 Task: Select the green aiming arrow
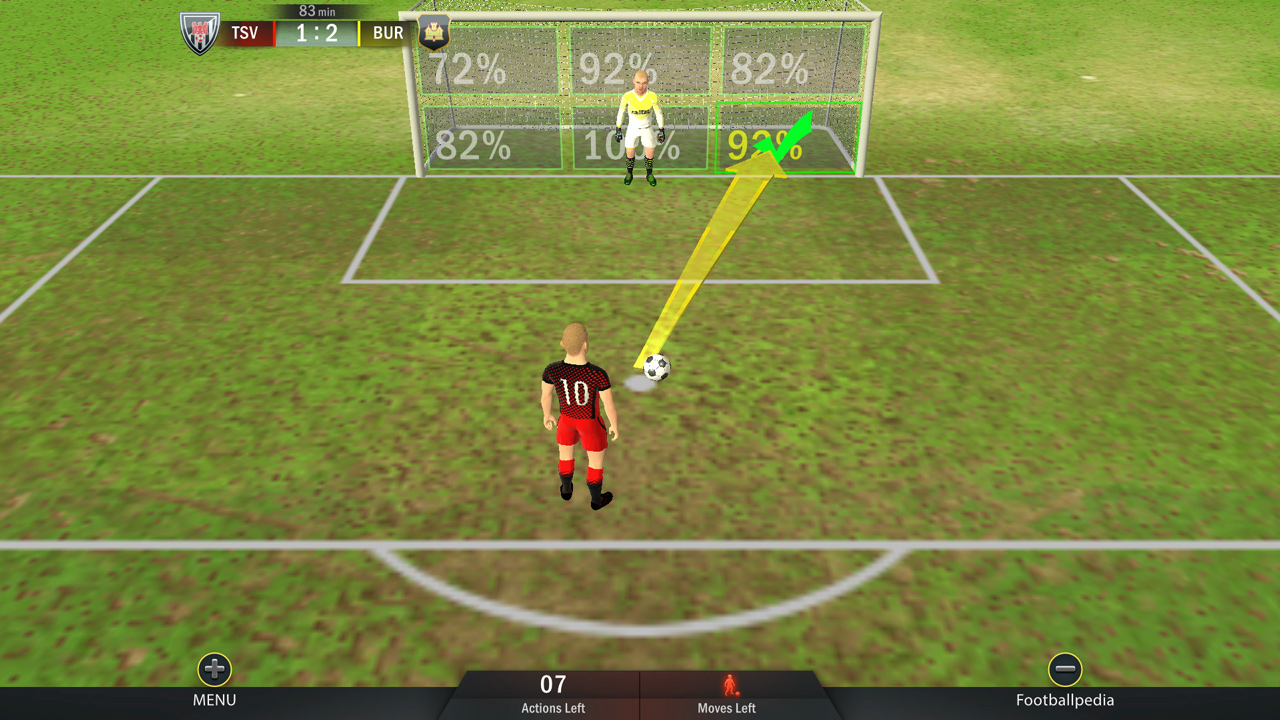(x=790, y=135)
